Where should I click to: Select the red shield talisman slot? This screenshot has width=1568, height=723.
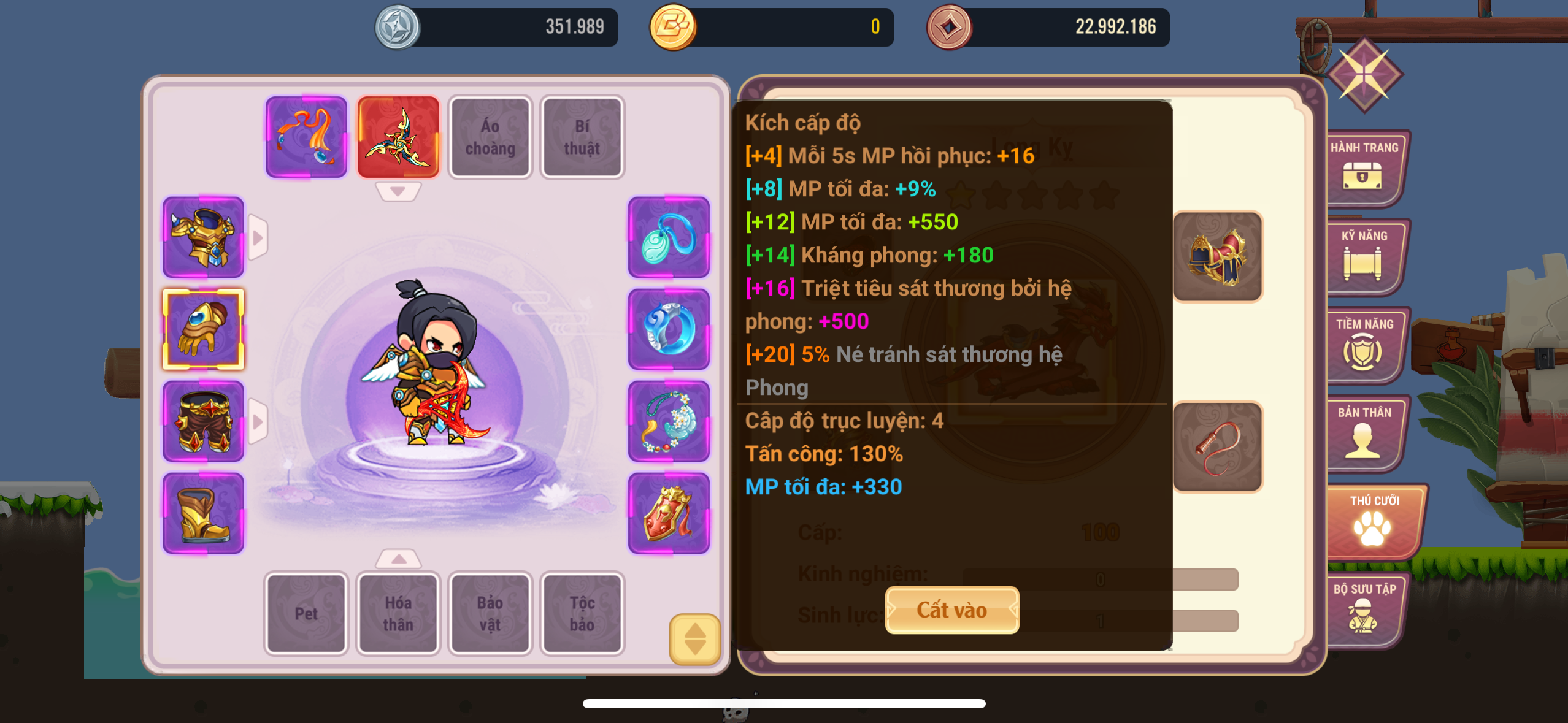(669, 514)
